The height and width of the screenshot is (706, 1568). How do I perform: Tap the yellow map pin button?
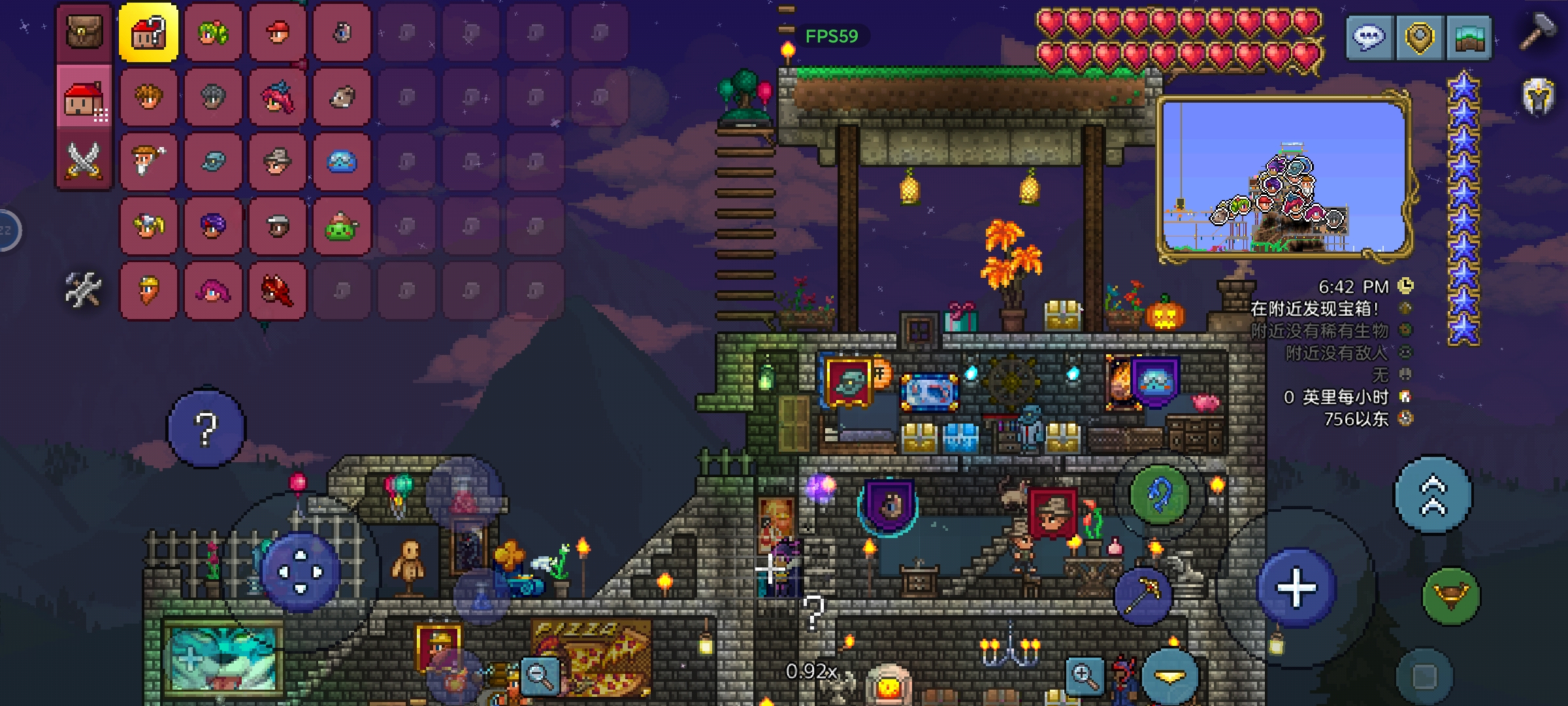(x=1418, y=37)
